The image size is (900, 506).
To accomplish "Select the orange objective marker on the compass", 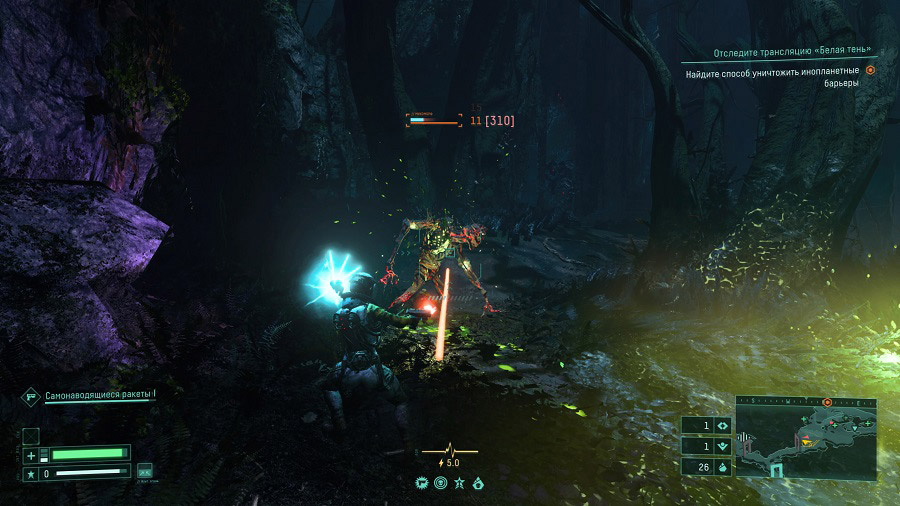I will point(827,402).
